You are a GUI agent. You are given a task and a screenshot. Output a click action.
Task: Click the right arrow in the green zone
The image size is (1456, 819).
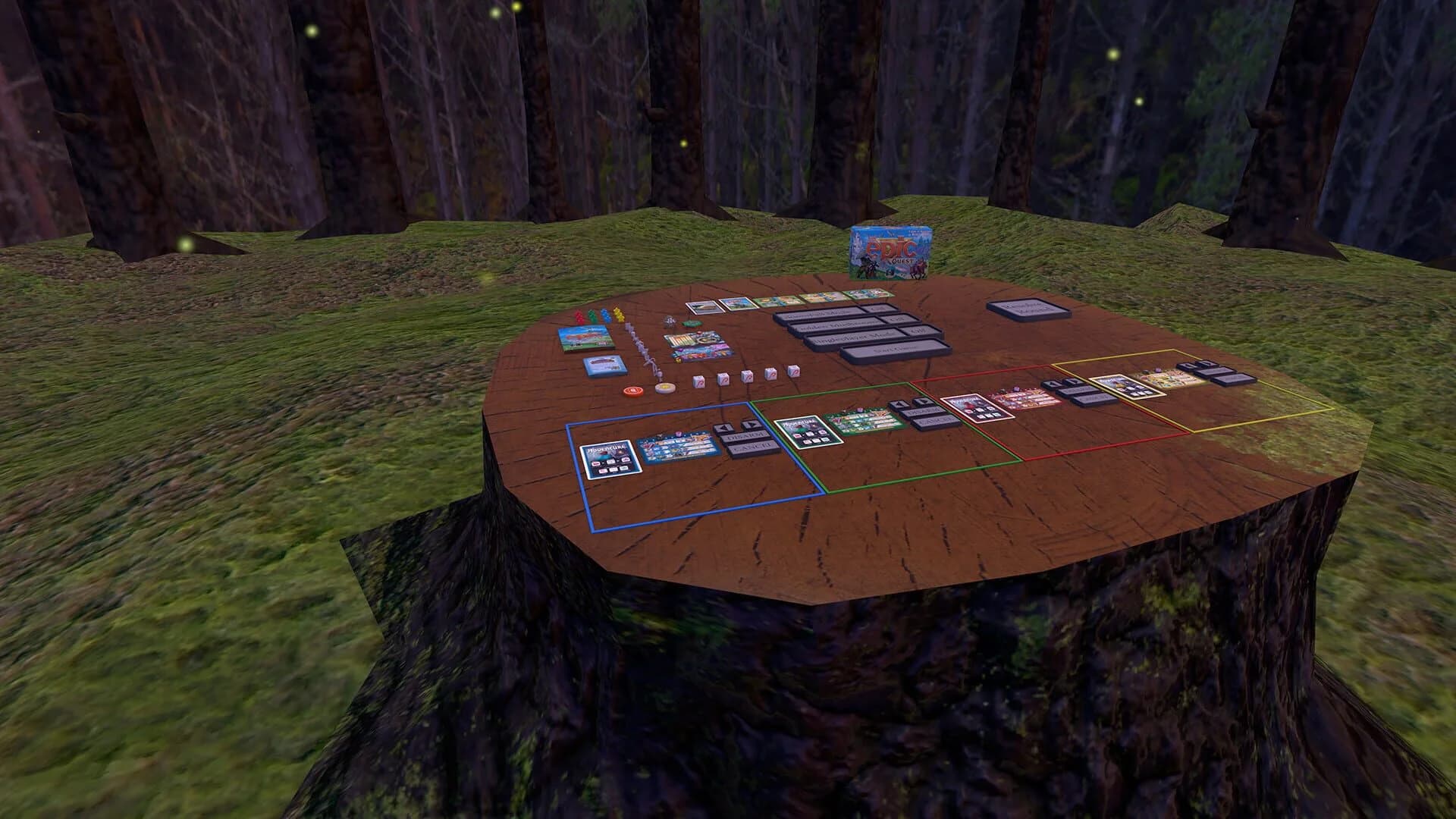click(922, 402)
